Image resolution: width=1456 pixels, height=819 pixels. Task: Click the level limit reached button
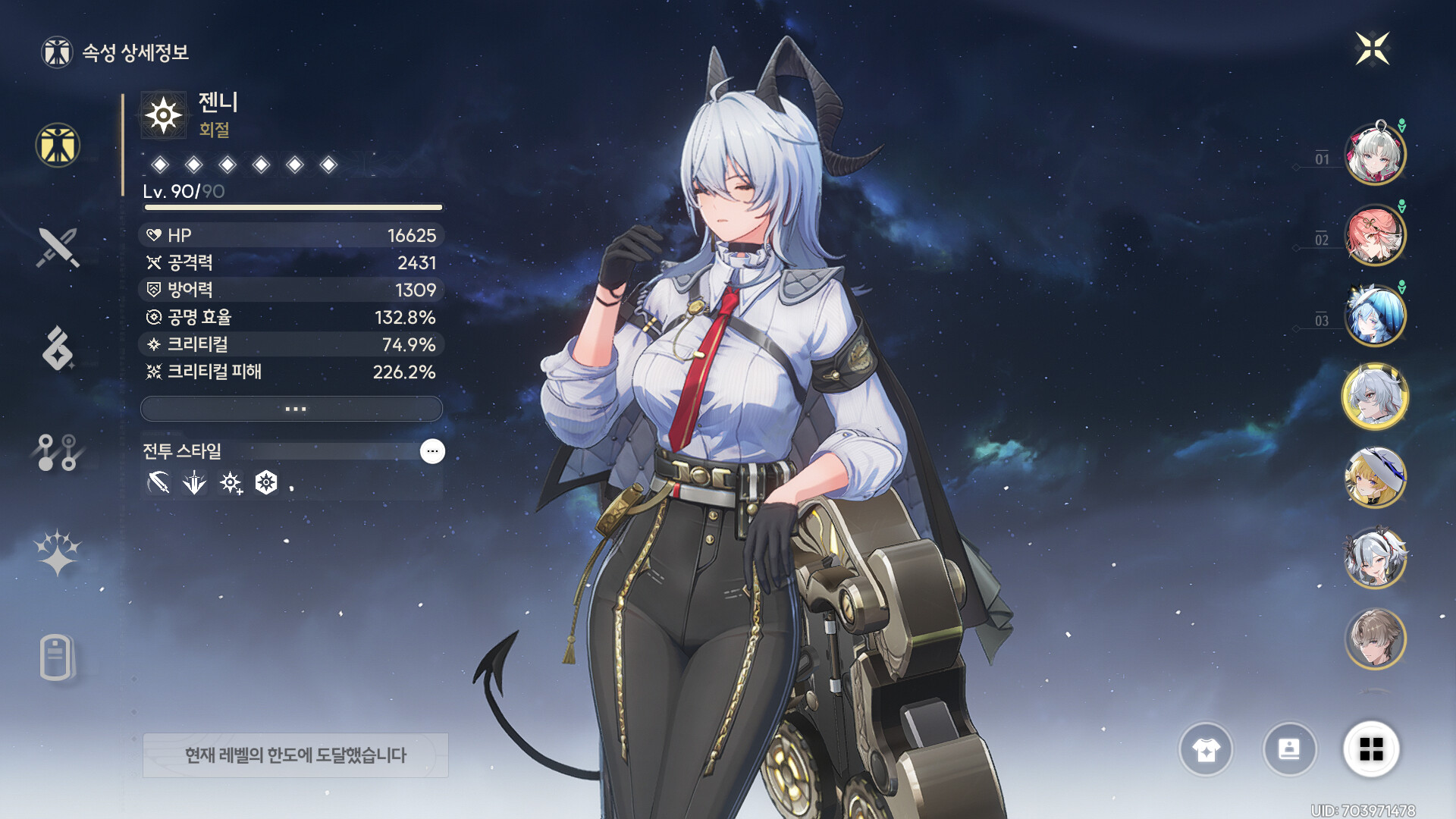[296, 755]
